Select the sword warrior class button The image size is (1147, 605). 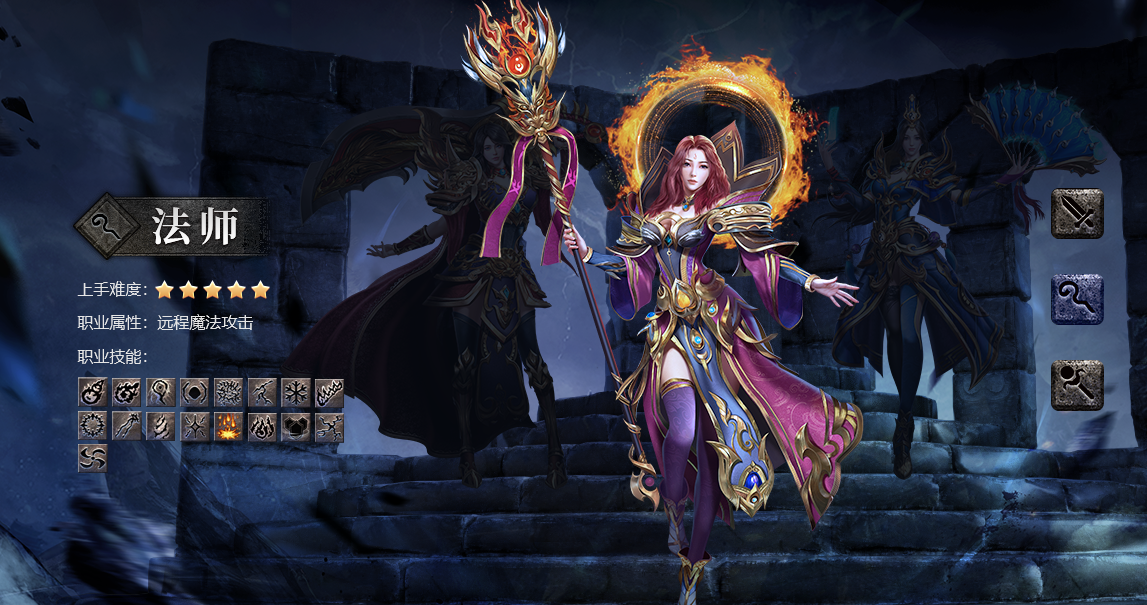(x=1077, y=213)
